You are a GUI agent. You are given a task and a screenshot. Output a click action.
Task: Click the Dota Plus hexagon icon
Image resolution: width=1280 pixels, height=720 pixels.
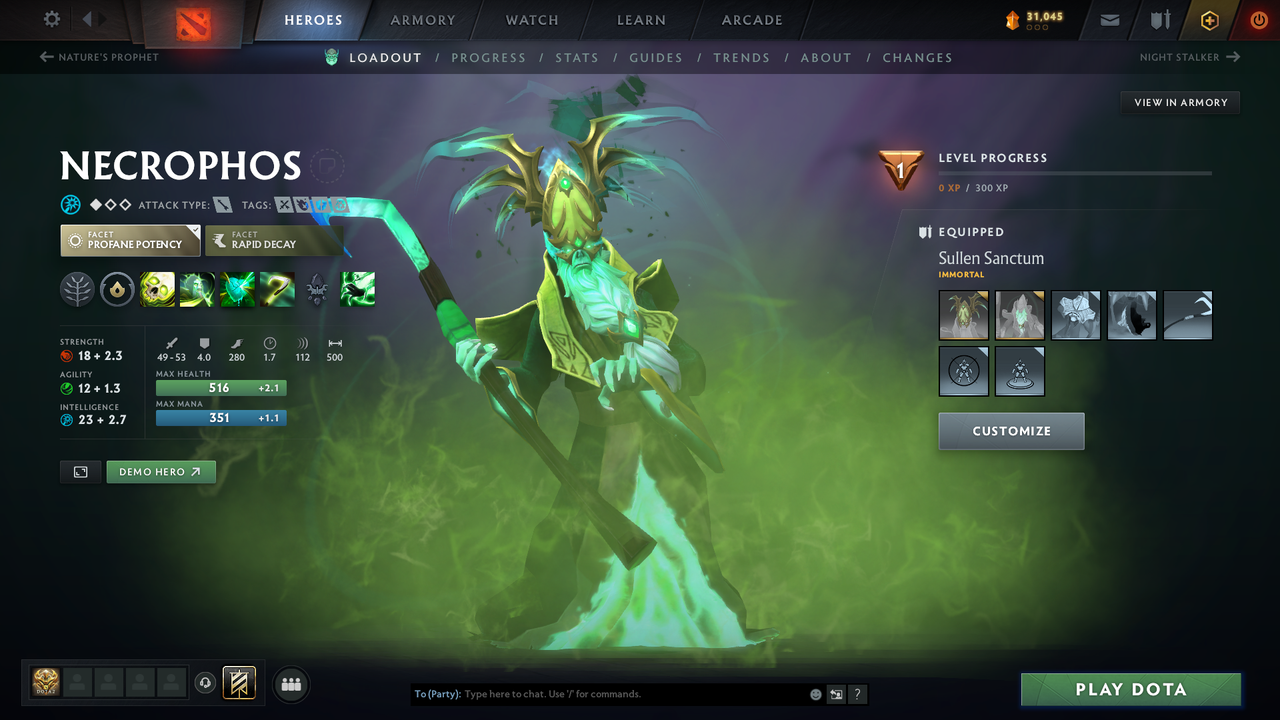(1209, 19)
